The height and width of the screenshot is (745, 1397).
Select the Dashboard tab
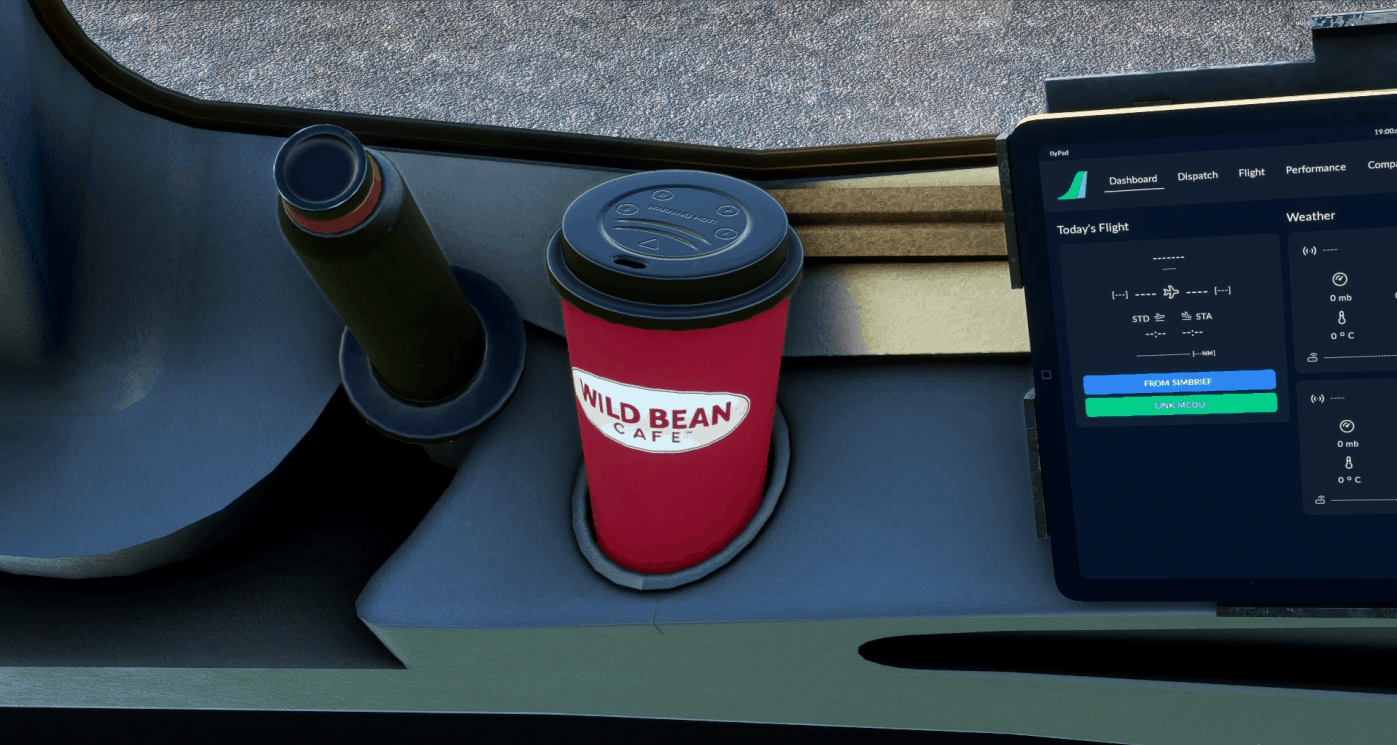coord(1134,180)
